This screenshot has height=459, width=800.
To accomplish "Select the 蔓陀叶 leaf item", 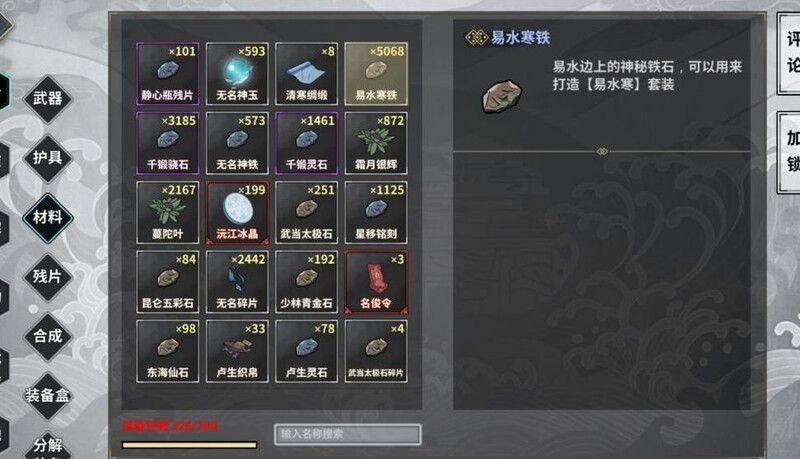I will pos(167,211).
